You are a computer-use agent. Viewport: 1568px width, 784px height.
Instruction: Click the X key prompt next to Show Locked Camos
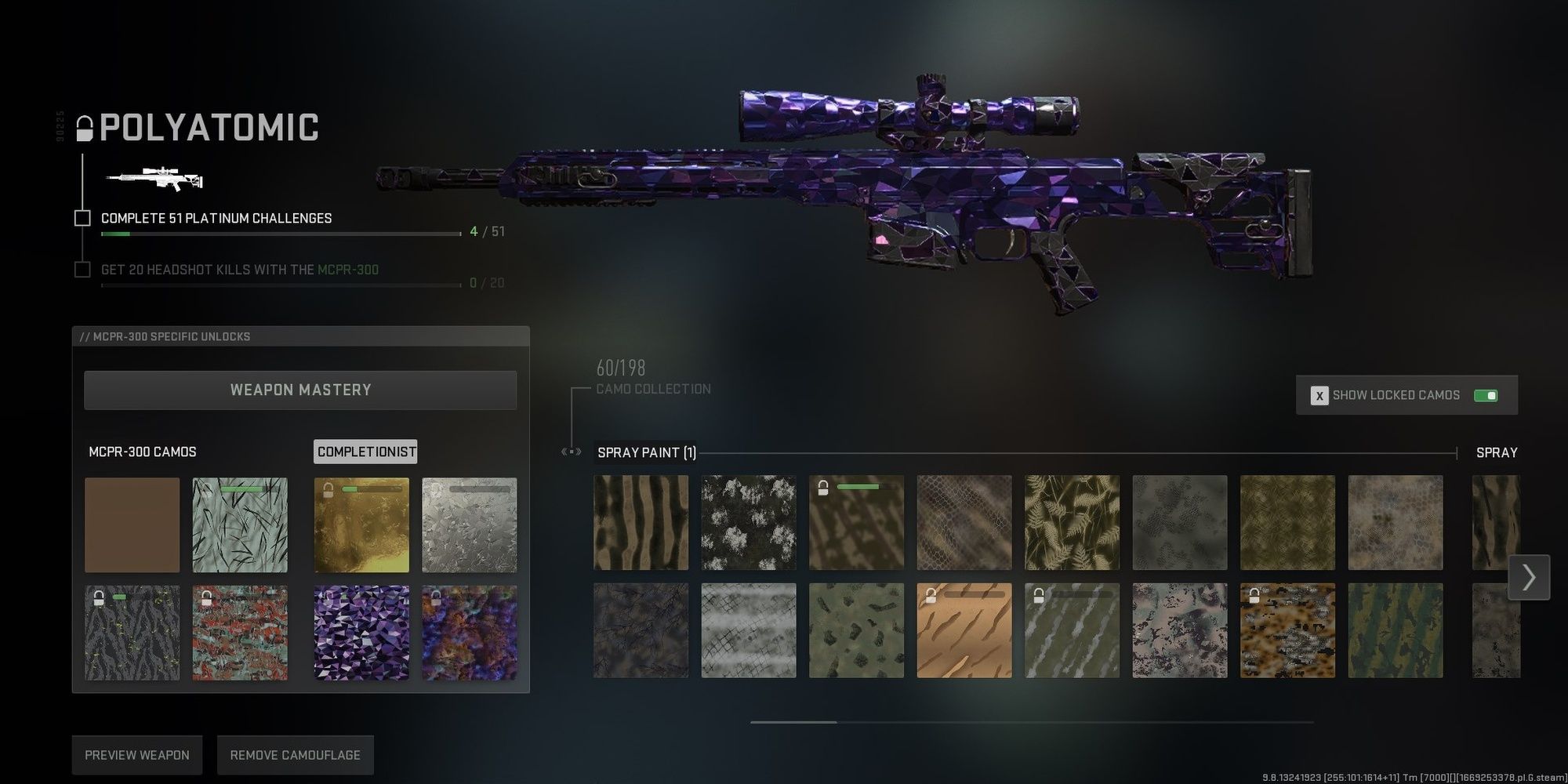1319,395
